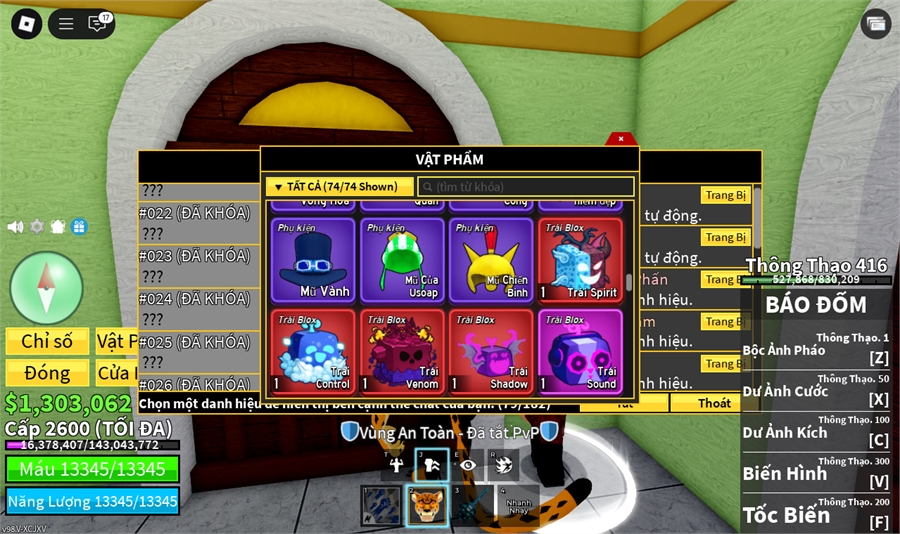
Task: Select the Trái Shadow fruit
Action: [490, 351]
